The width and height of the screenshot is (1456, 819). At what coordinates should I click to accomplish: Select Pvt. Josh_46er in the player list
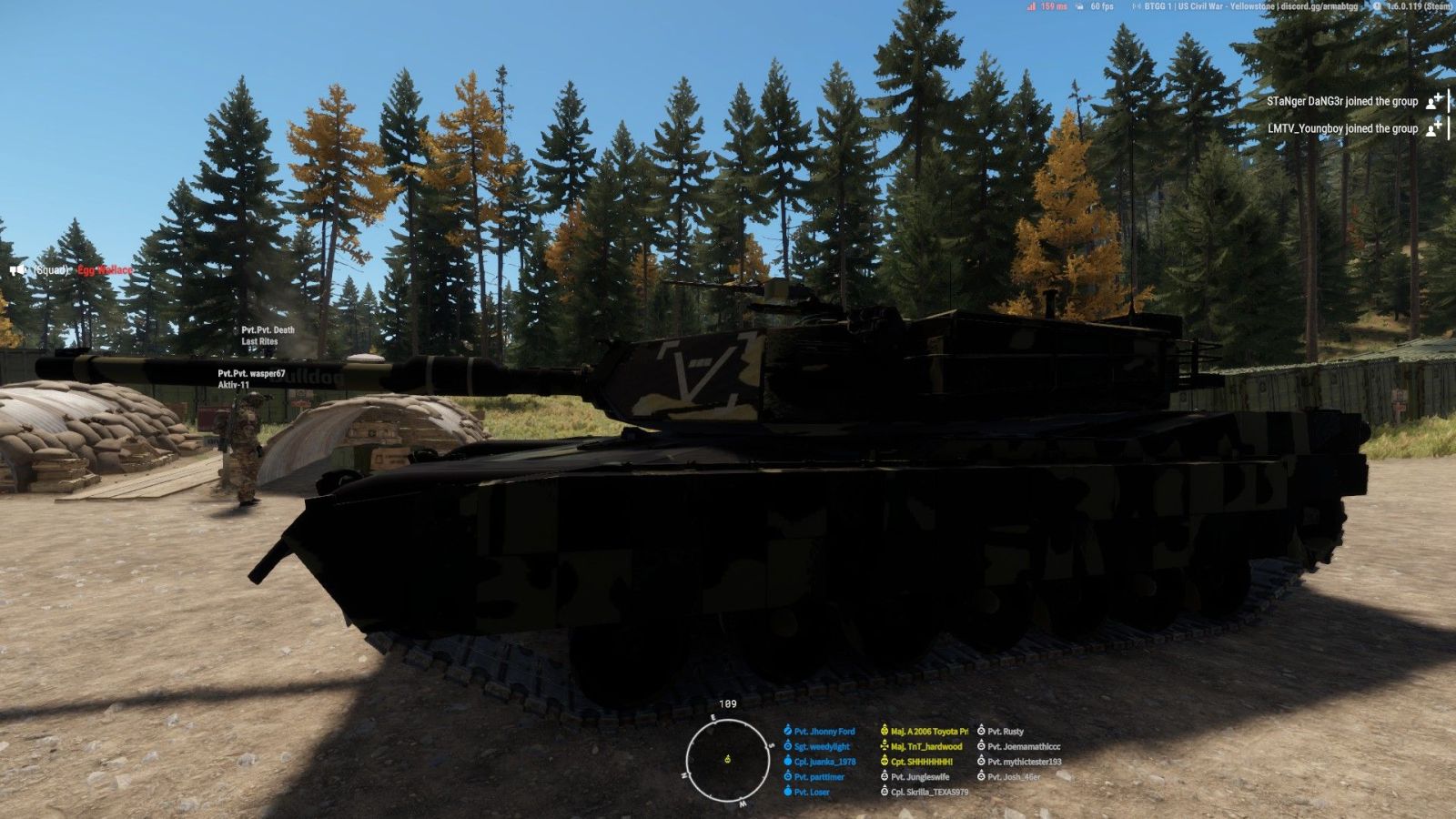[1013, 777]
